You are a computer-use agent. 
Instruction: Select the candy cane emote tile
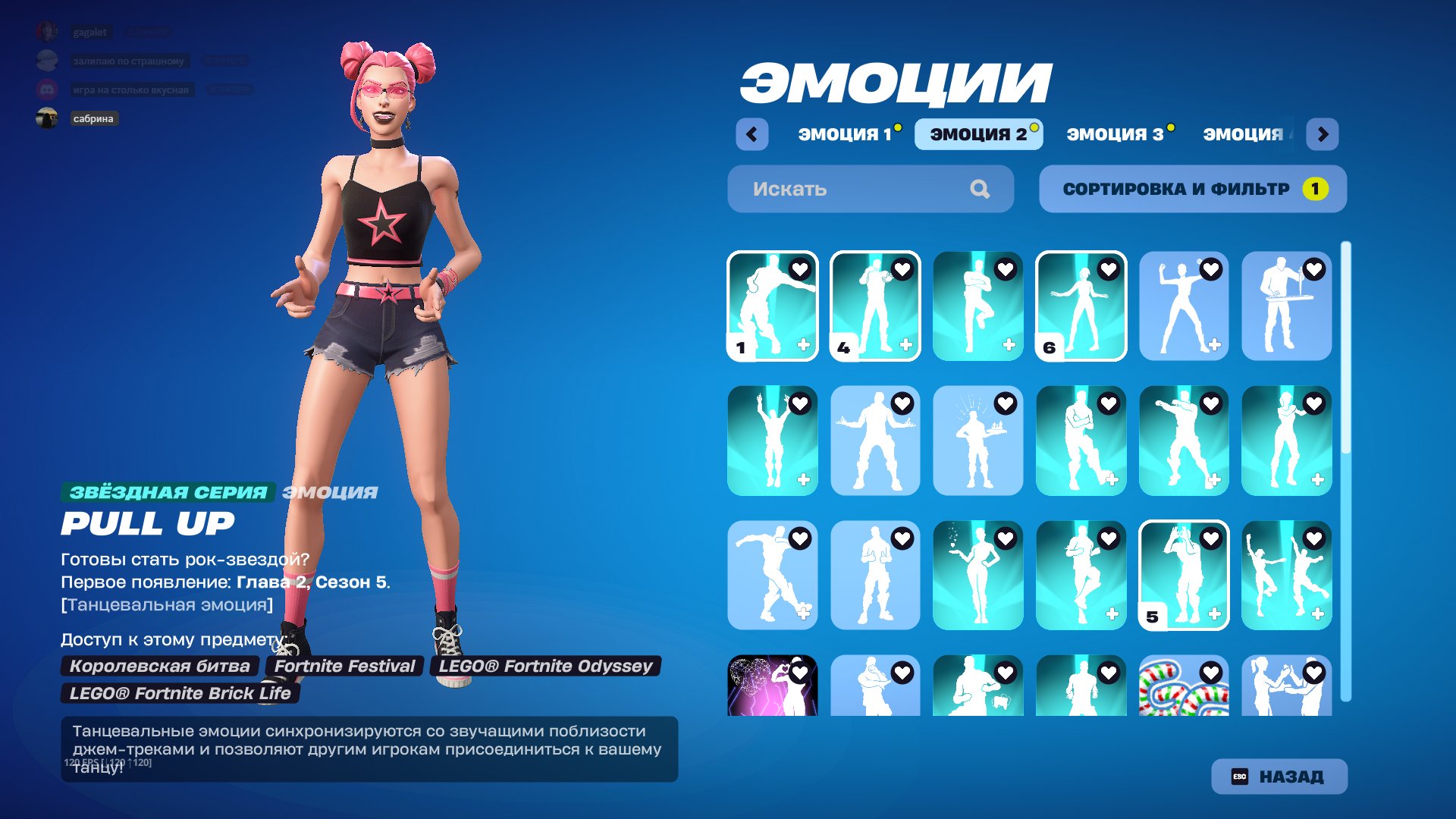(1183, 686)
